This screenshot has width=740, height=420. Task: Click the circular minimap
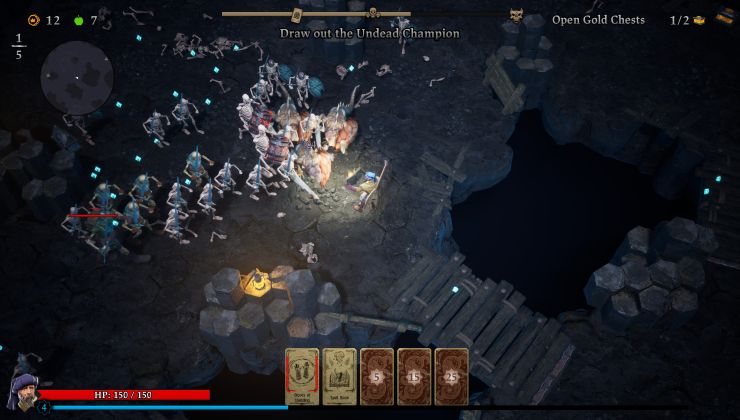tap(75, 78)
